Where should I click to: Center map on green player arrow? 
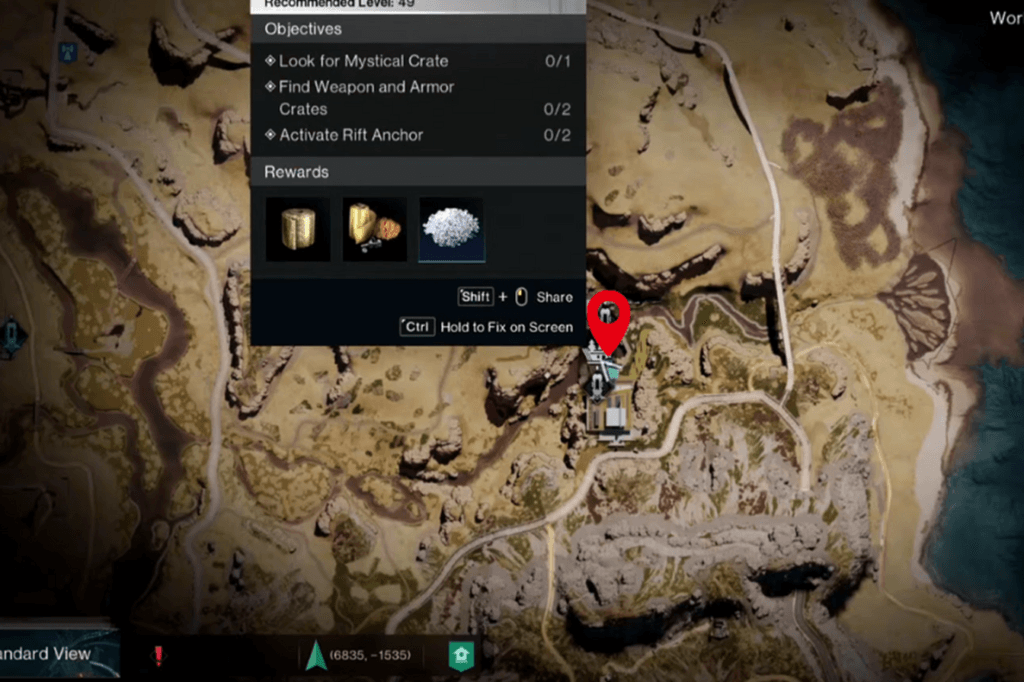315,655
